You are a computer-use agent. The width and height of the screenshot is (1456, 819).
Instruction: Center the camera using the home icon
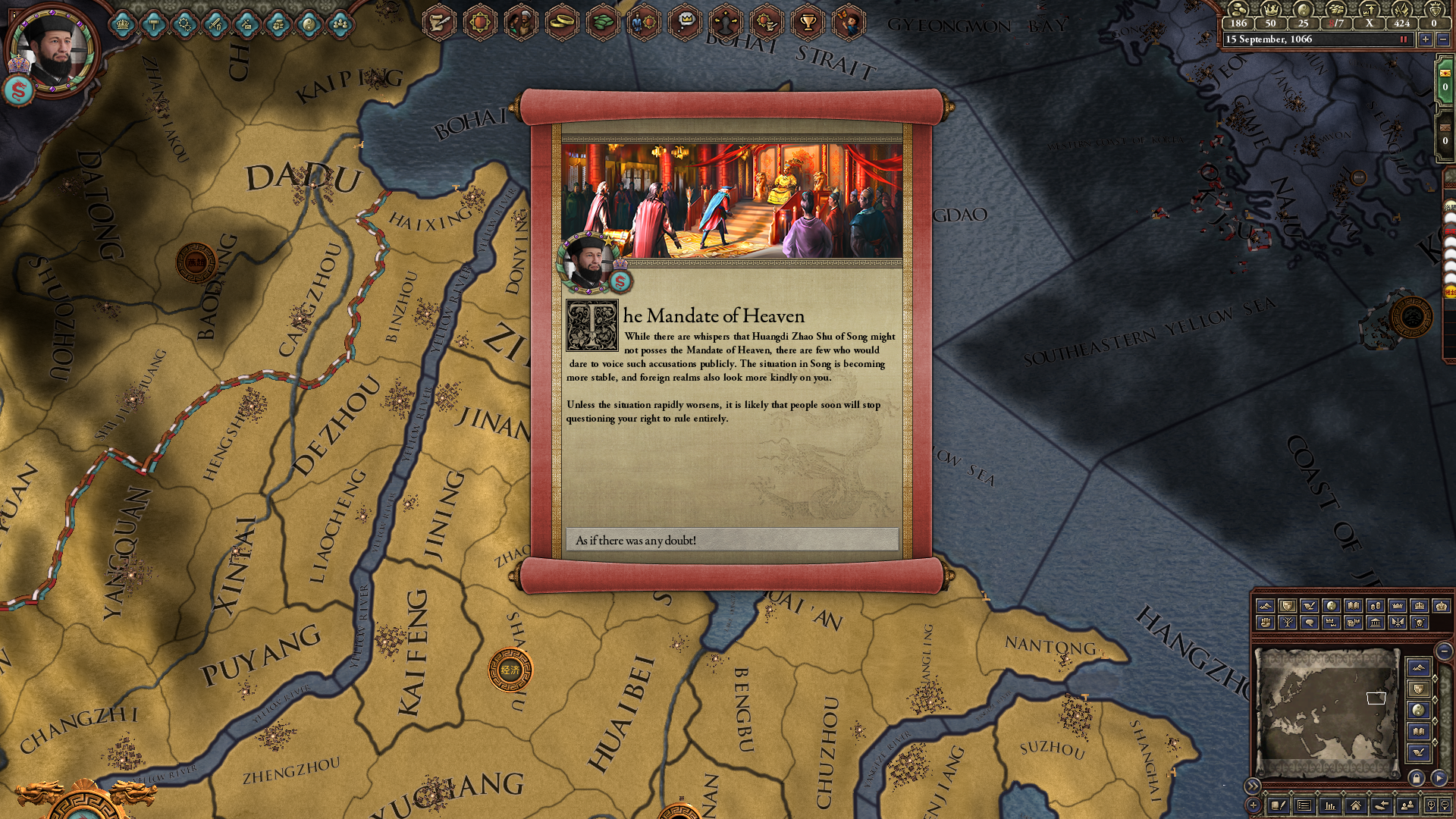(1357, 806)
